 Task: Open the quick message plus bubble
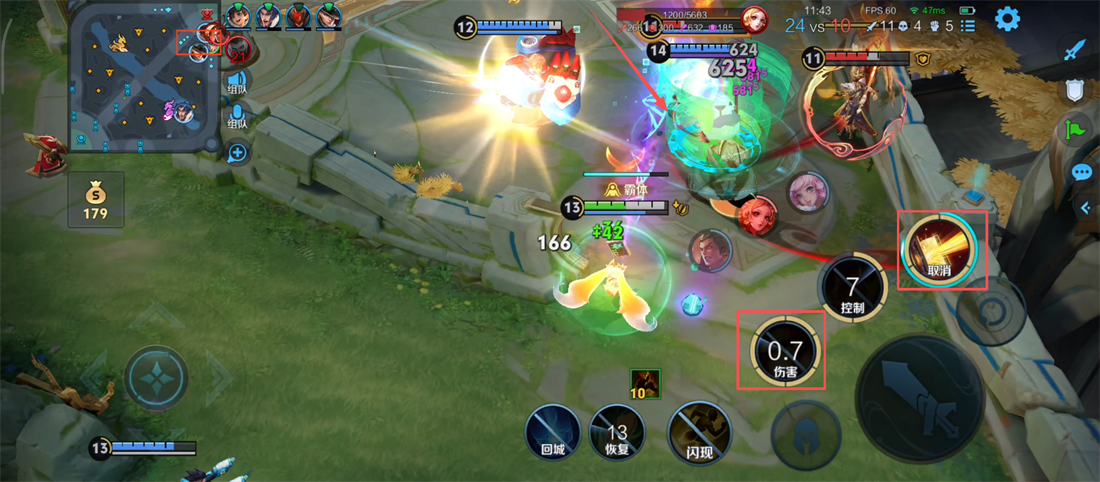click(x=237, y=153)
